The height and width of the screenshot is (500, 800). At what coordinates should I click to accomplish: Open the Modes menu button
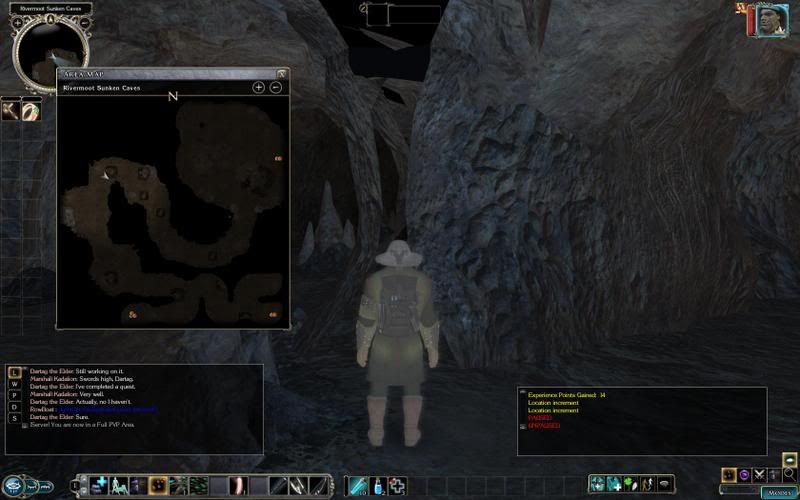pos(778,492)
